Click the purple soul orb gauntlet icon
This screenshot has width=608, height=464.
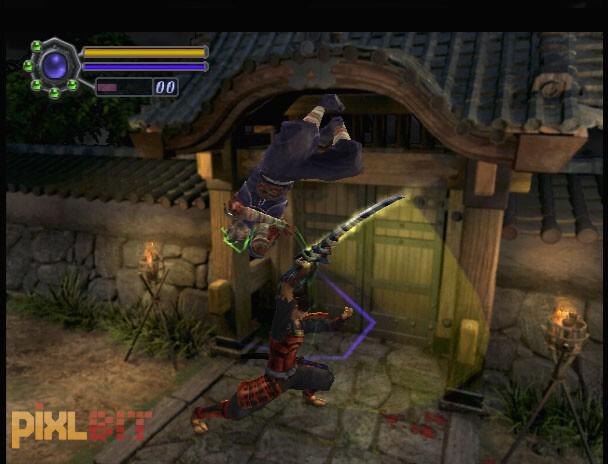pos(53,67)
